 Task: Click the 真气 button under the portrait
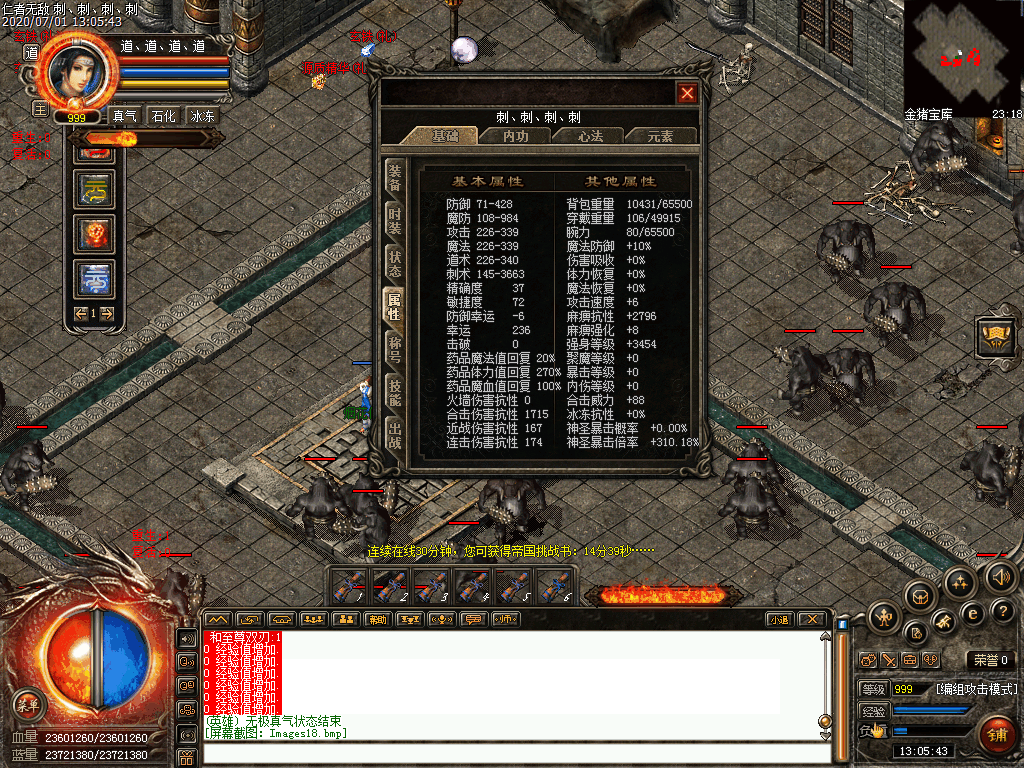[125, 116]
